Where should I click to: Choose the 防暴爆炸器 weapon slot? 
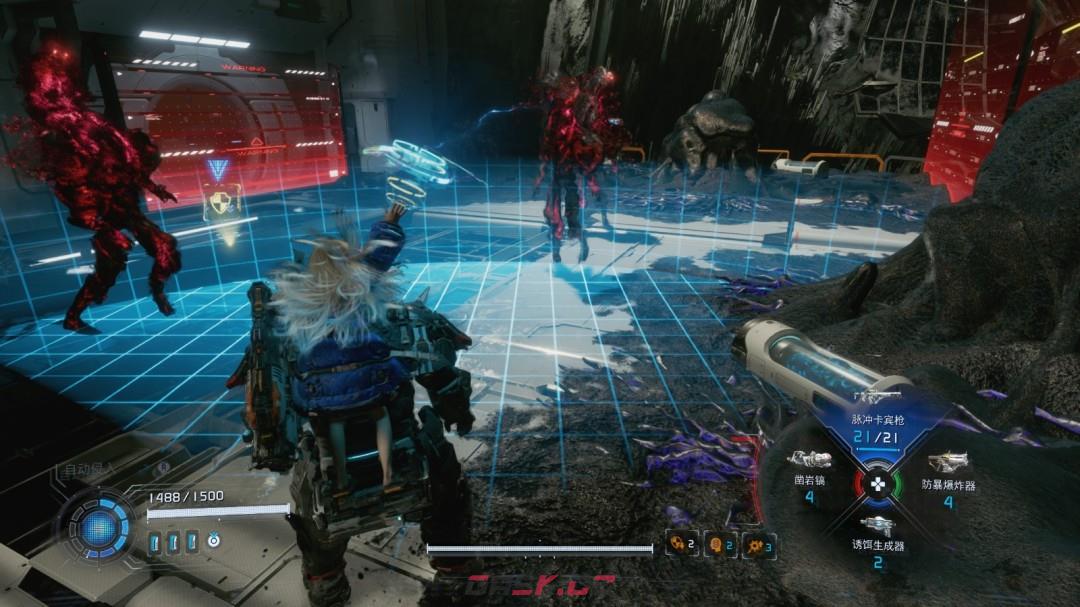[947, 473]
